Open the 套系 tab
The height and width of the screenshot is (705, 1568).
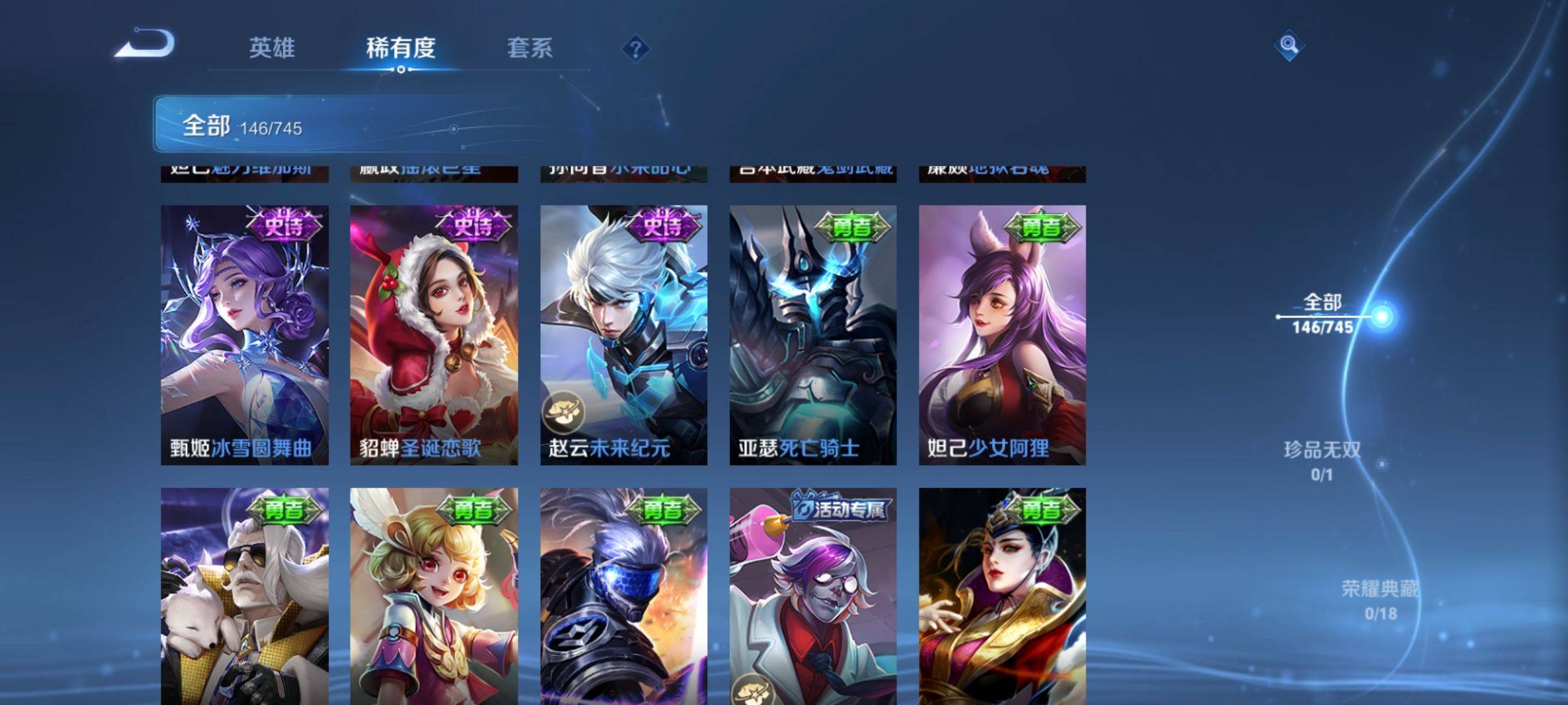(x=529, y=47)
